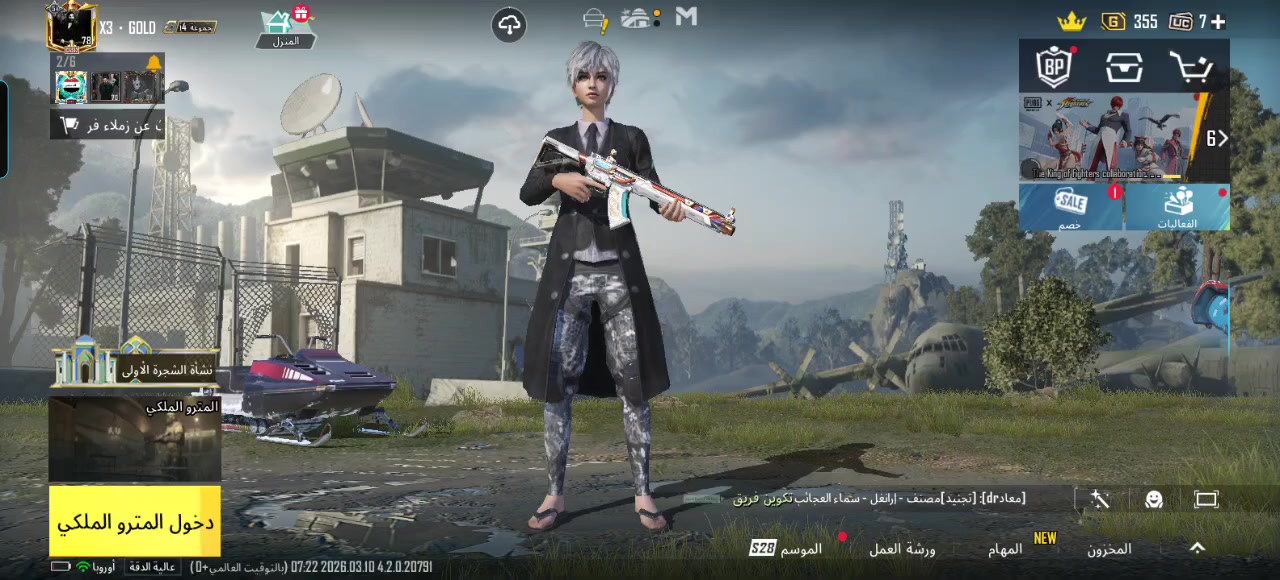Open the Season (الموسم) S28 menu
The height and width of the screenshot is (580, 1280).
(787, 548)
